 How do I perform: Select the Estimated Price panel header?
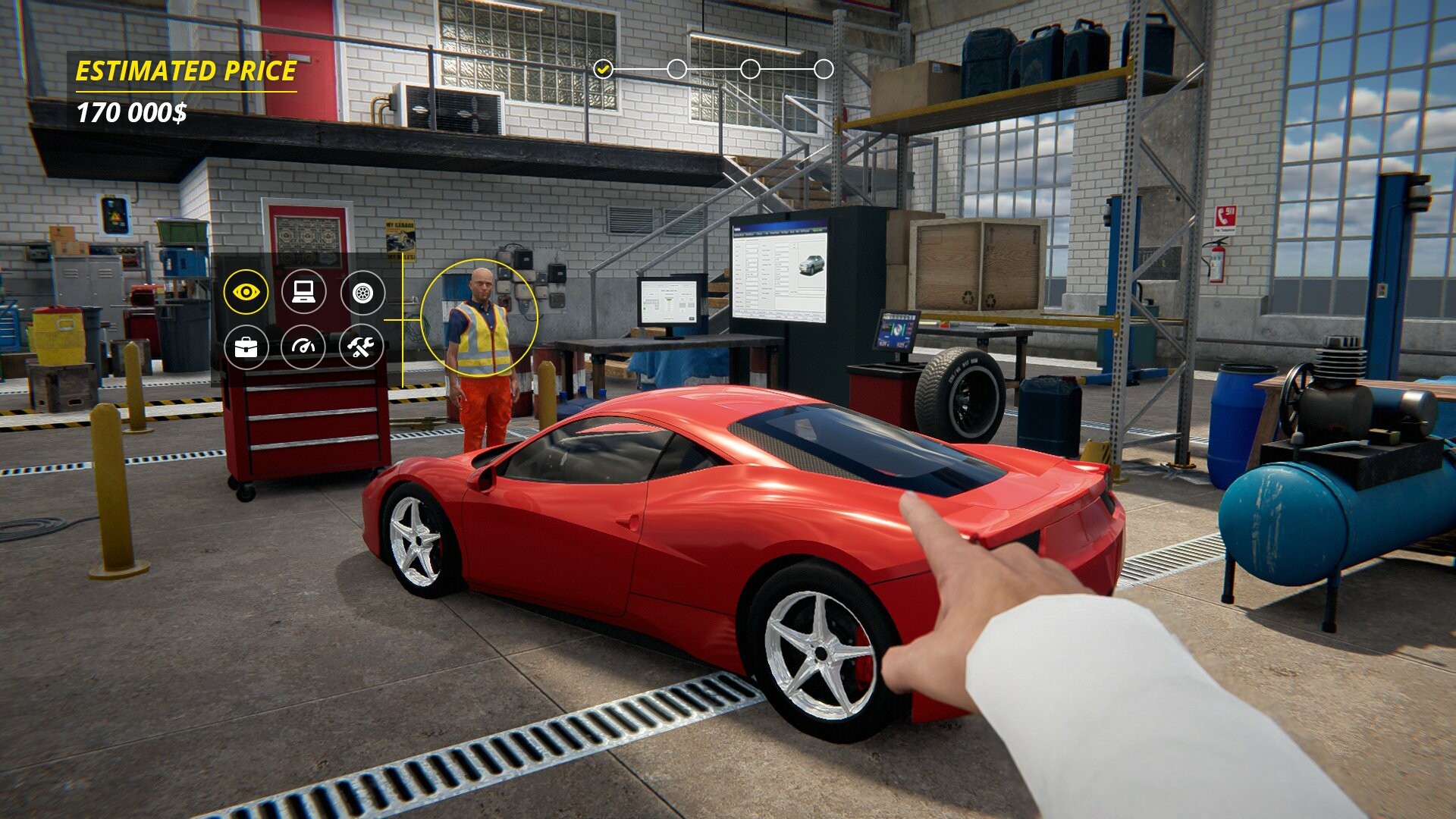[184, 71]
